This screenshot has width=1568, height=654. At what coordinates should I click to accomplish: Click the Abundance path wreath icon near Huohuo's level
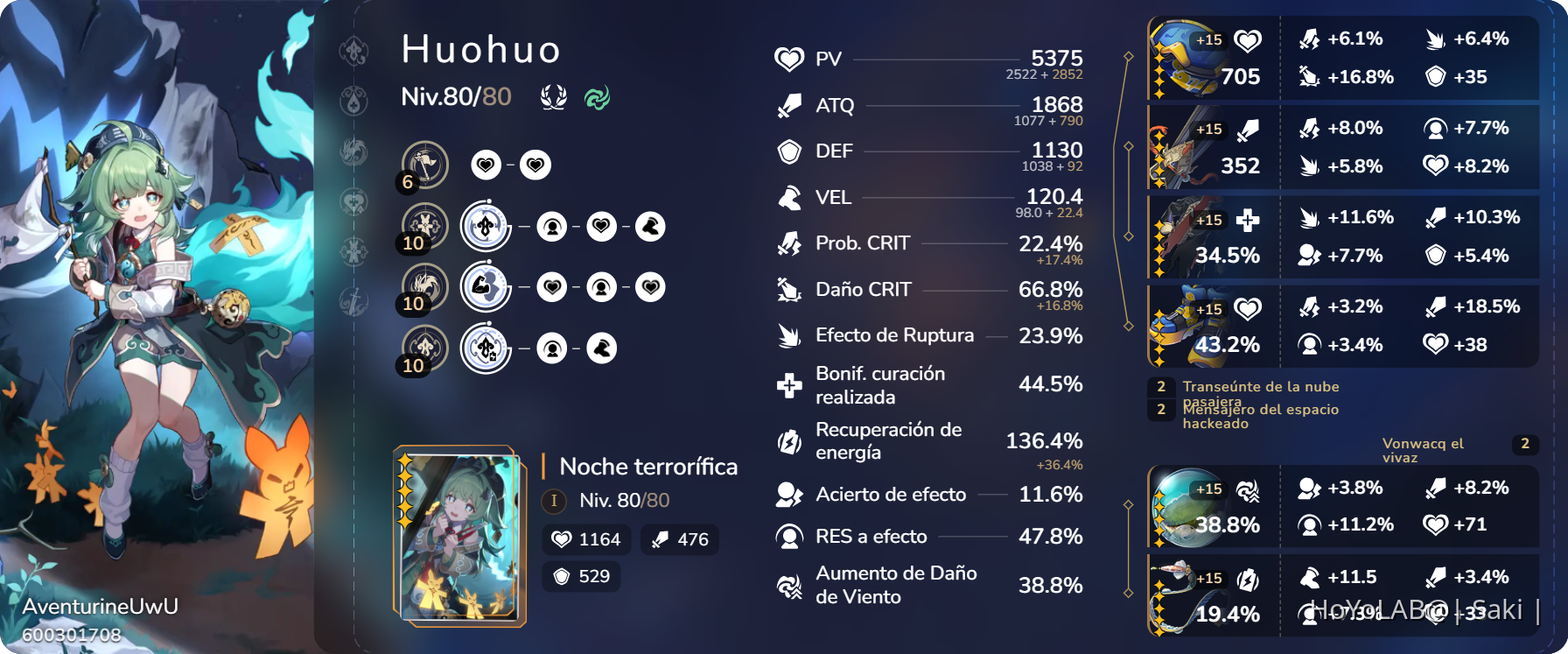(x=553, y=96)
